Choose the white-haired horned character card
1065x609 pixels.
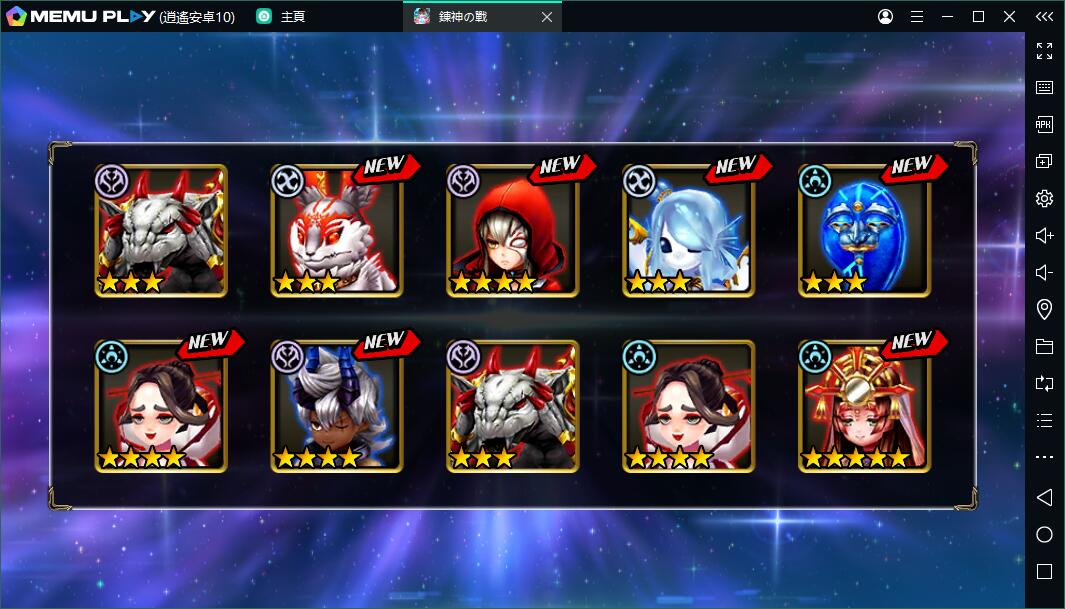pos(336,407)
